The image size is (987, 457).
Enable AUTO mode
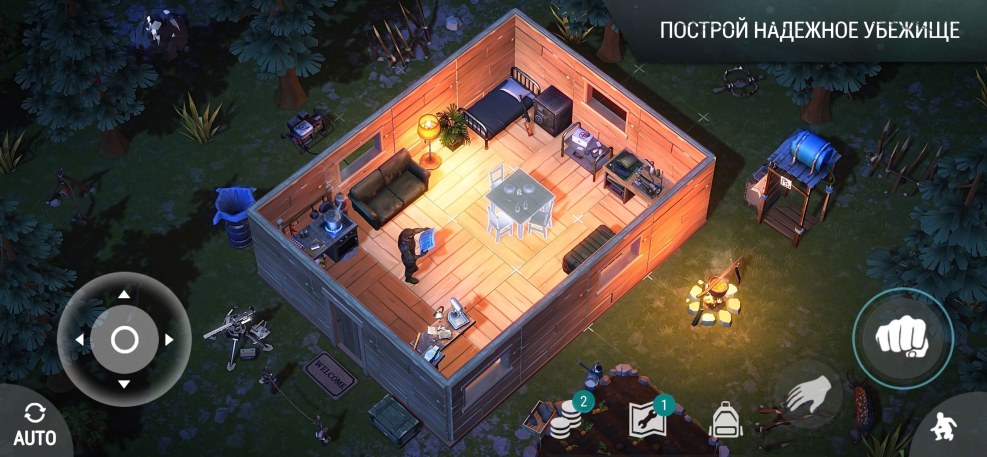click(35, 424)
